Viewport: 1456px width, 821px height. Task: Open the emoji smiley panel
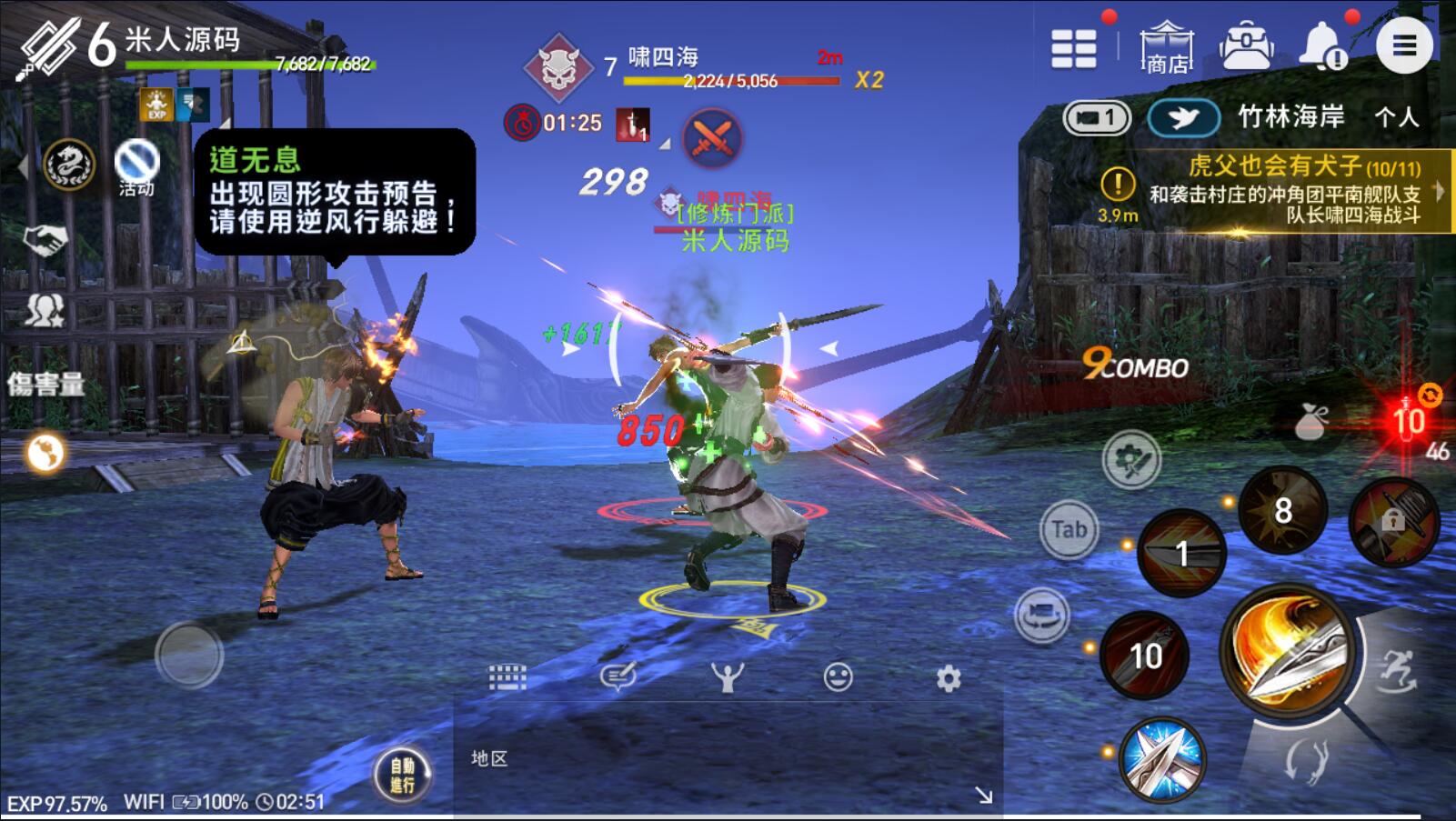838,677
